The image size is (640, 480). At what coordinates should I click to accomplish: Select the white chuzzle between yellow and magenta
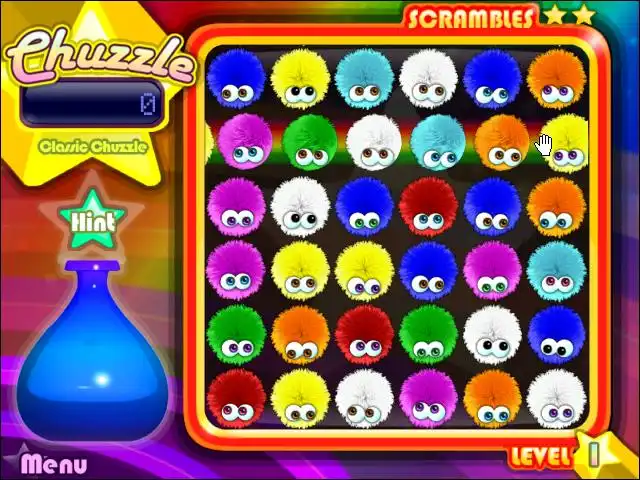[364, 396]
